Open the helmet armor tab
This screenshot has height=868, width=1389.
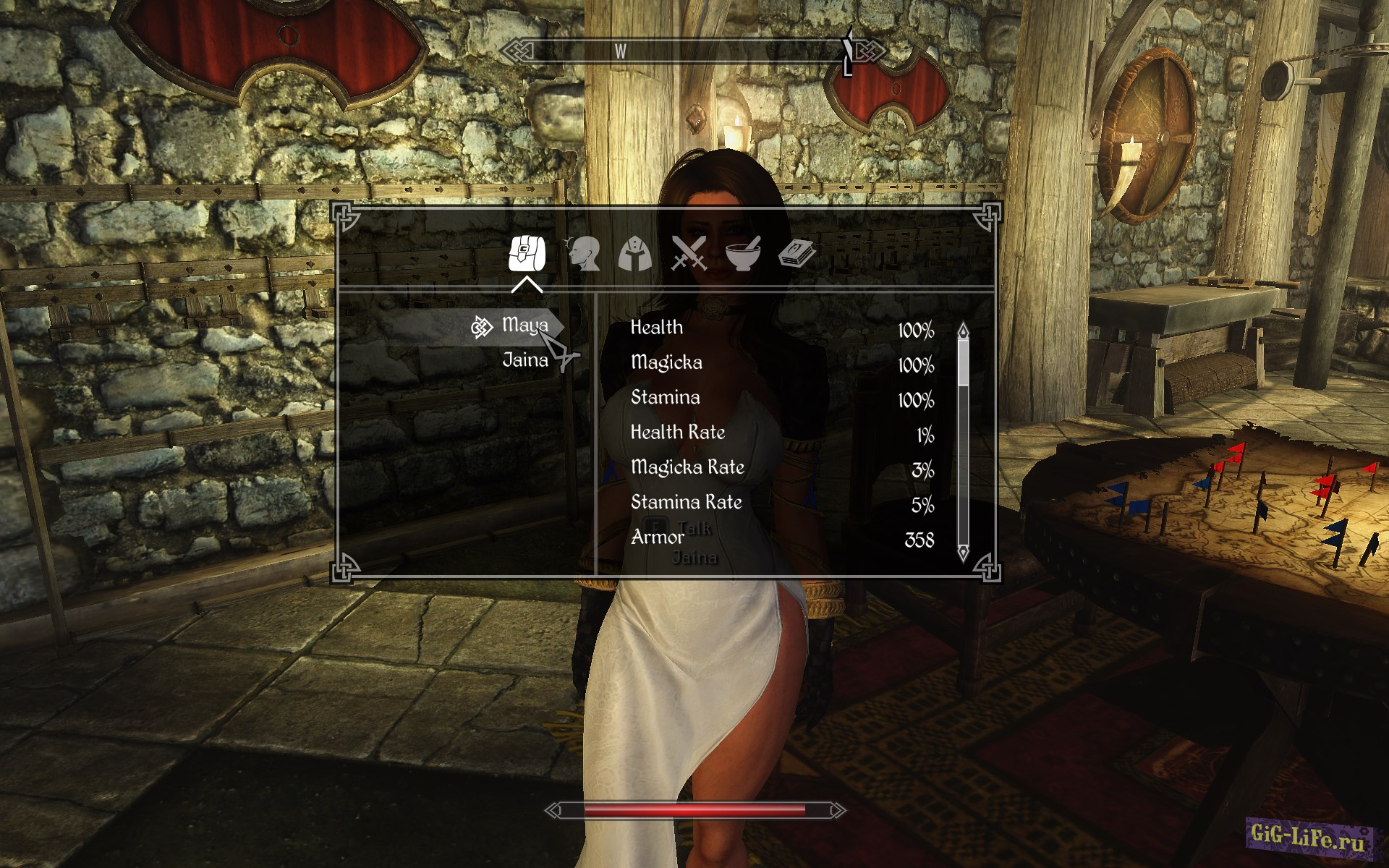pyautogui.click(x=635, y=255)
